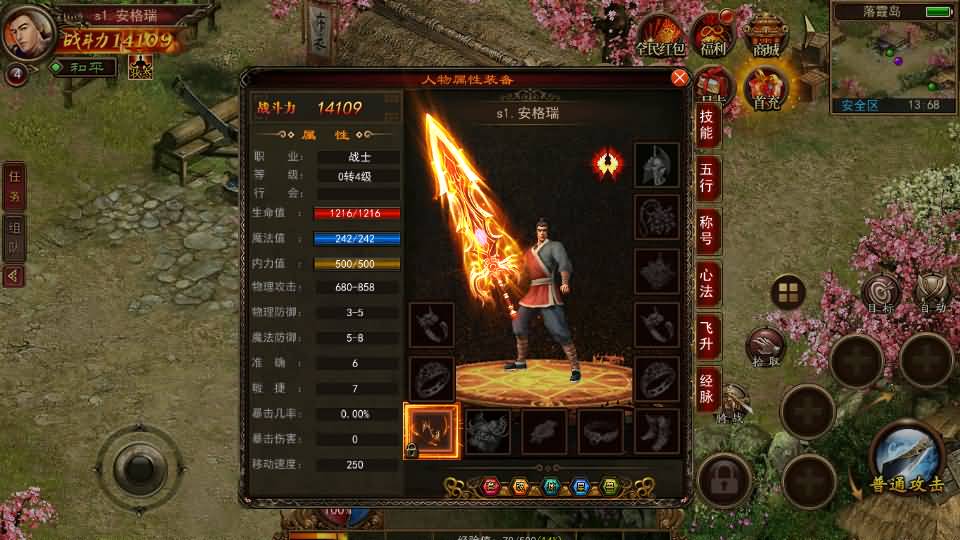The image size is (960, 540).
Task: Switch to the 心法 tab
Action: (706, 285)
